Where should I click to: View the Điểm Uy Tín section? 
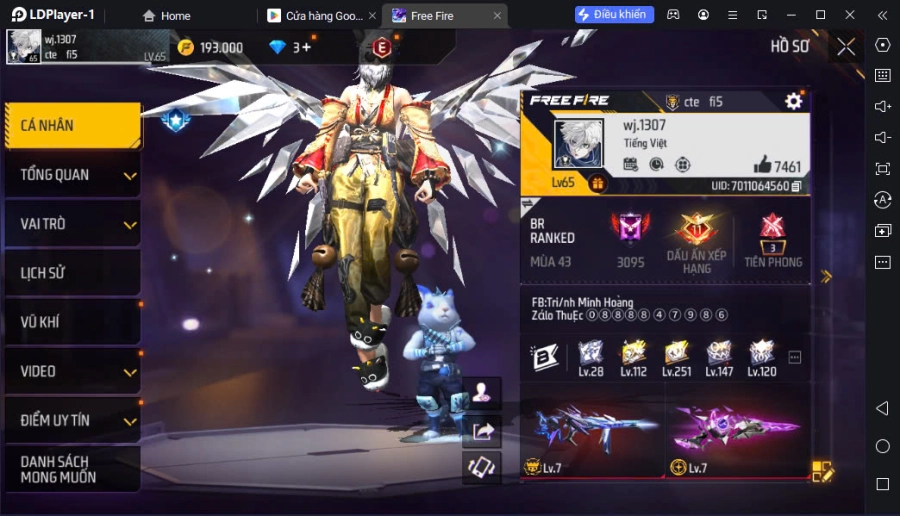pyautogui.click(x=71, y=420)
